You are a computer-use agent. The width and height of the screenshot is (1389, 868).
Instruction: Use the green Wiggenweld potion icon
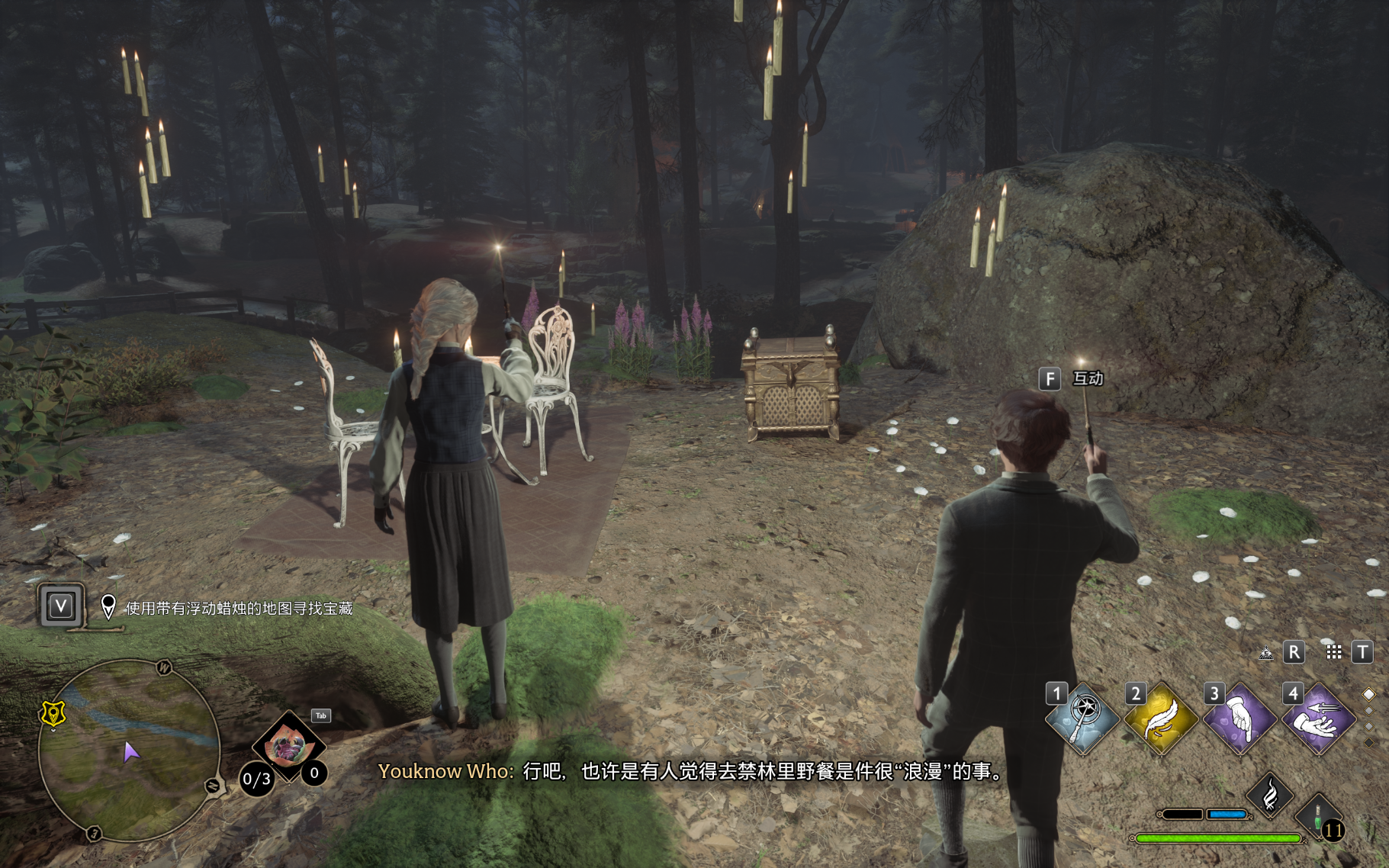(1320, 815)
